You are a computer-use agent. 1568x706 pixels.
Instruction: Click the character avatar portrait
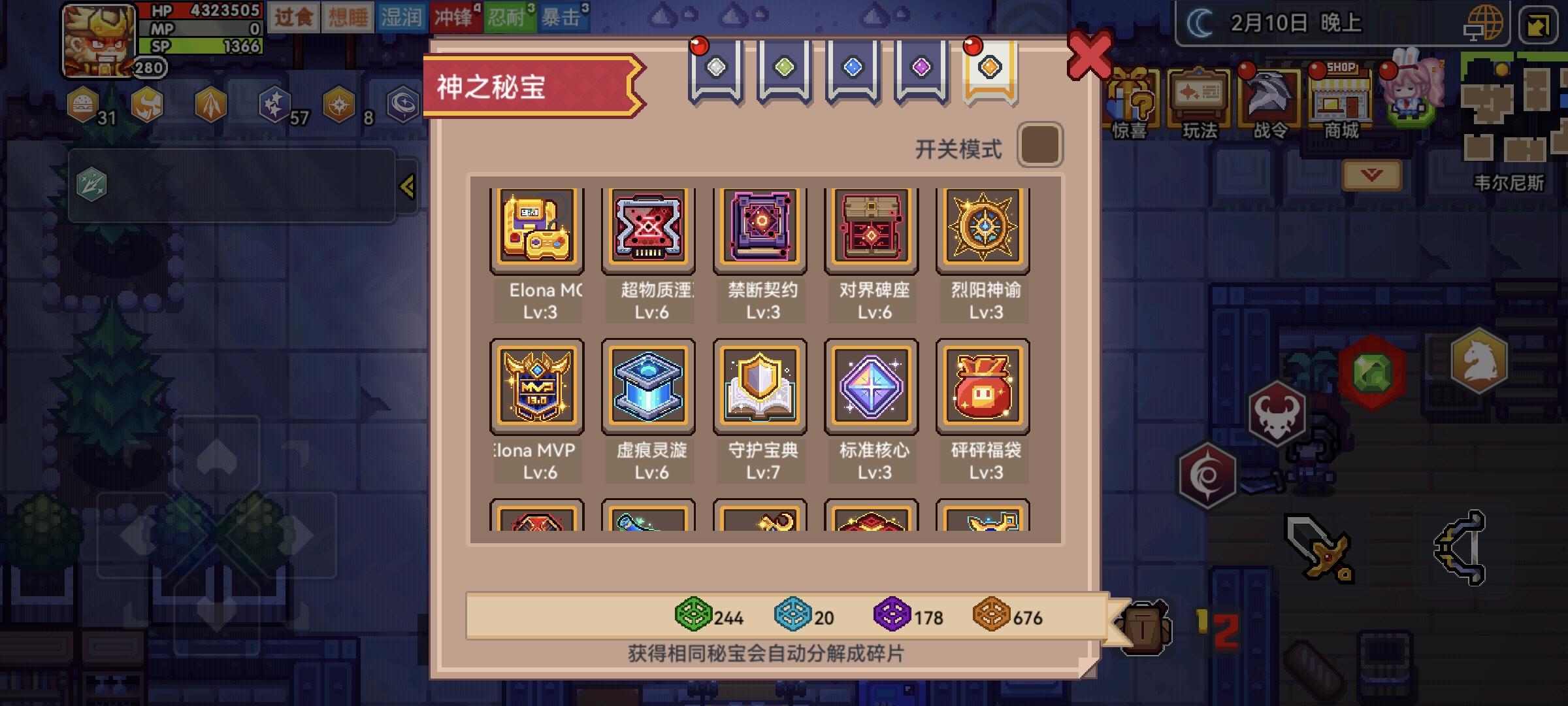pos(98,37)
